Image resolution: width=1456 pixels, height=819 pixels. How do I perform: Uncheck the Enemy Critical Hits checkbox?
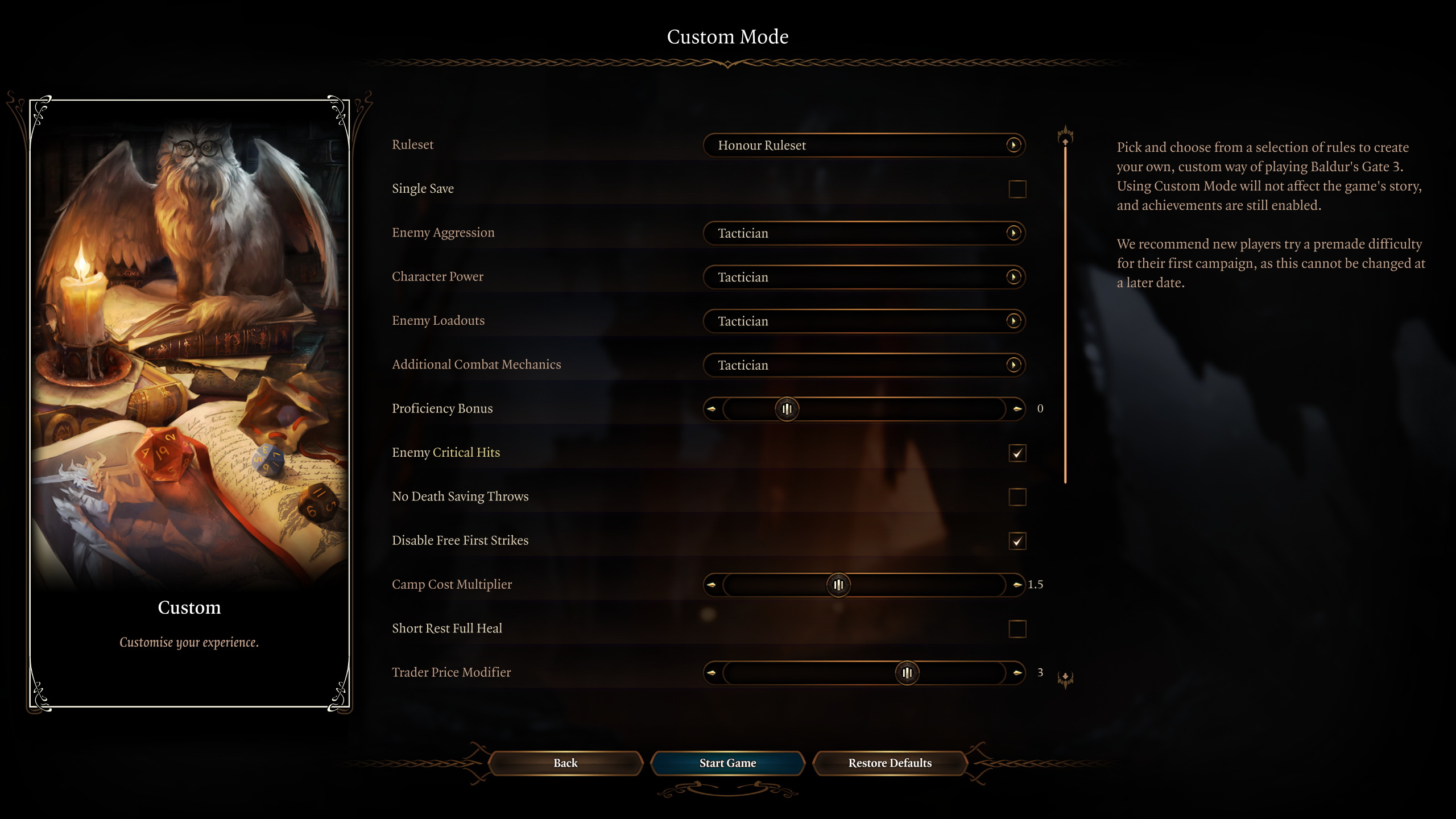[1017, 453]
